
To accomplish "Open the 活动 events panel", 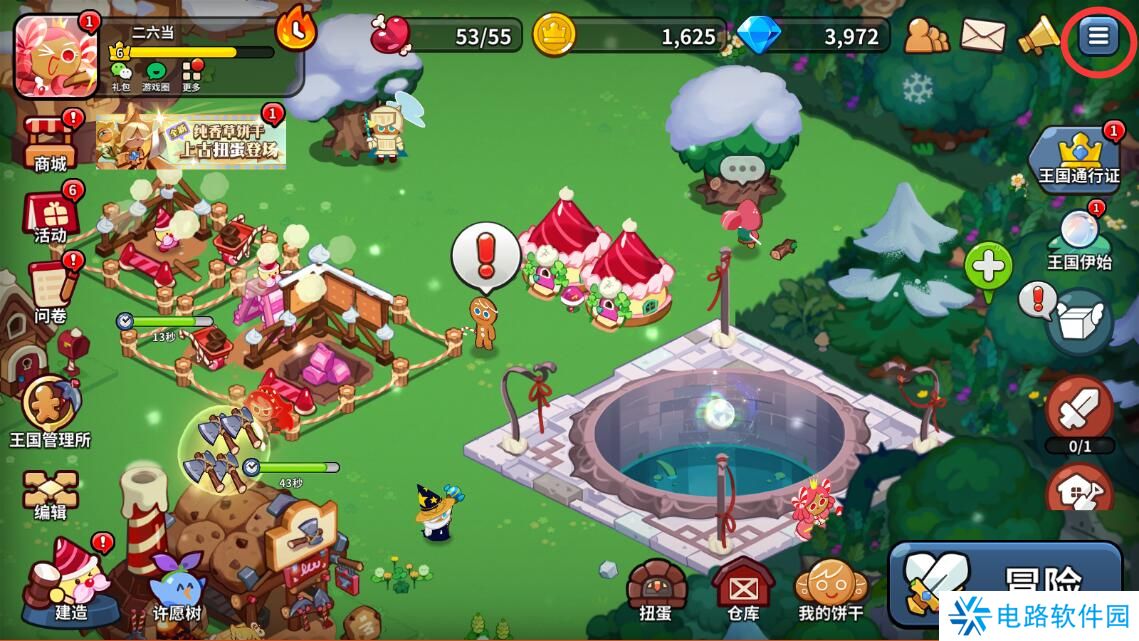I will click(51, 215).
